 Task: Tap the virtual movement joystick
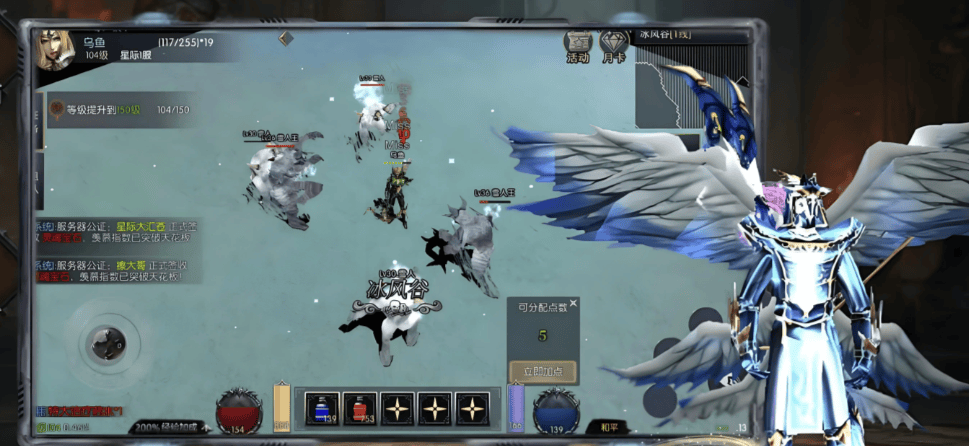(x=104, y=345)
